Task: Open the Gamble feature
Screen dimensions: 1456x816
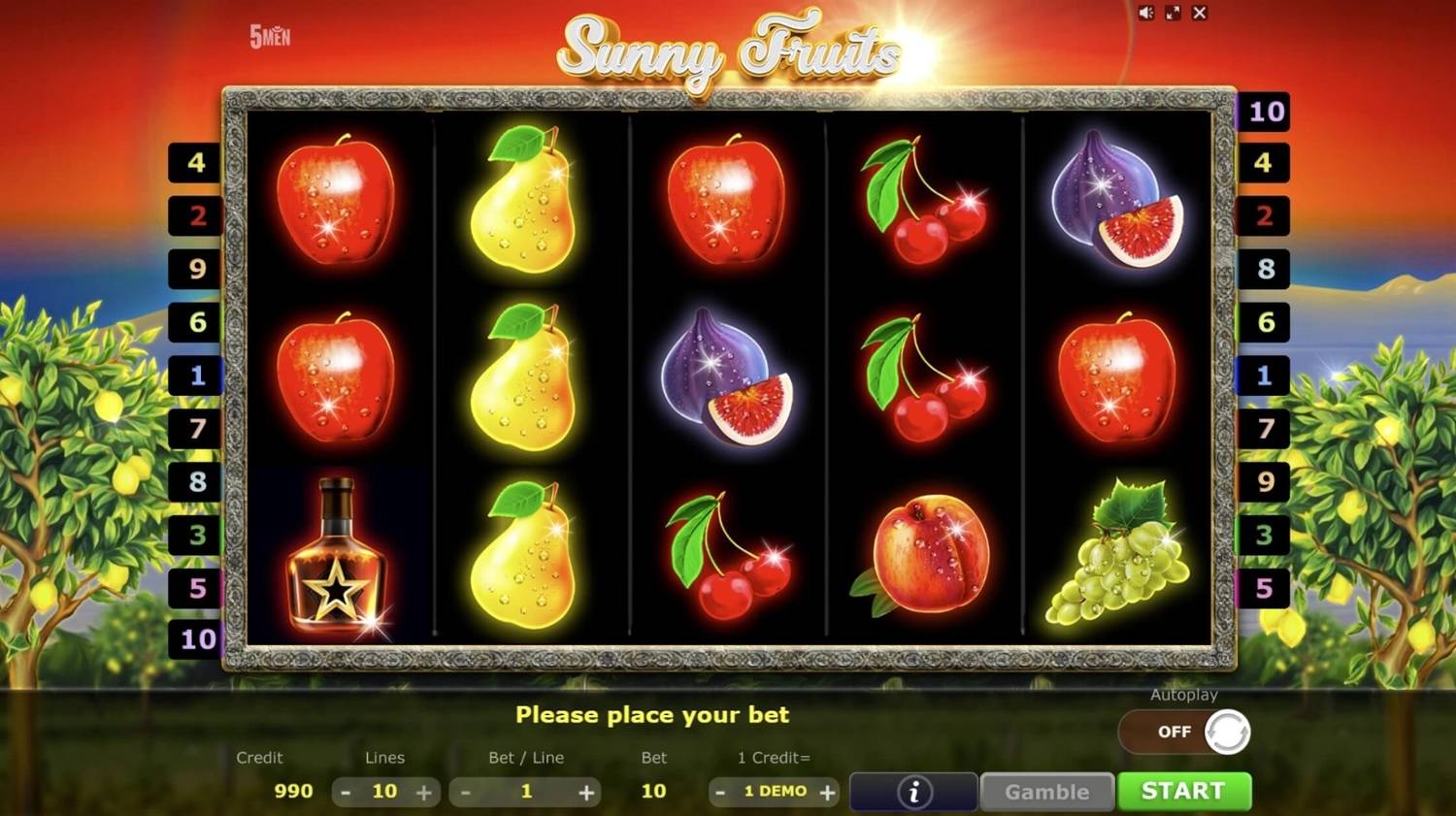Action: [x=1046, y=791]
